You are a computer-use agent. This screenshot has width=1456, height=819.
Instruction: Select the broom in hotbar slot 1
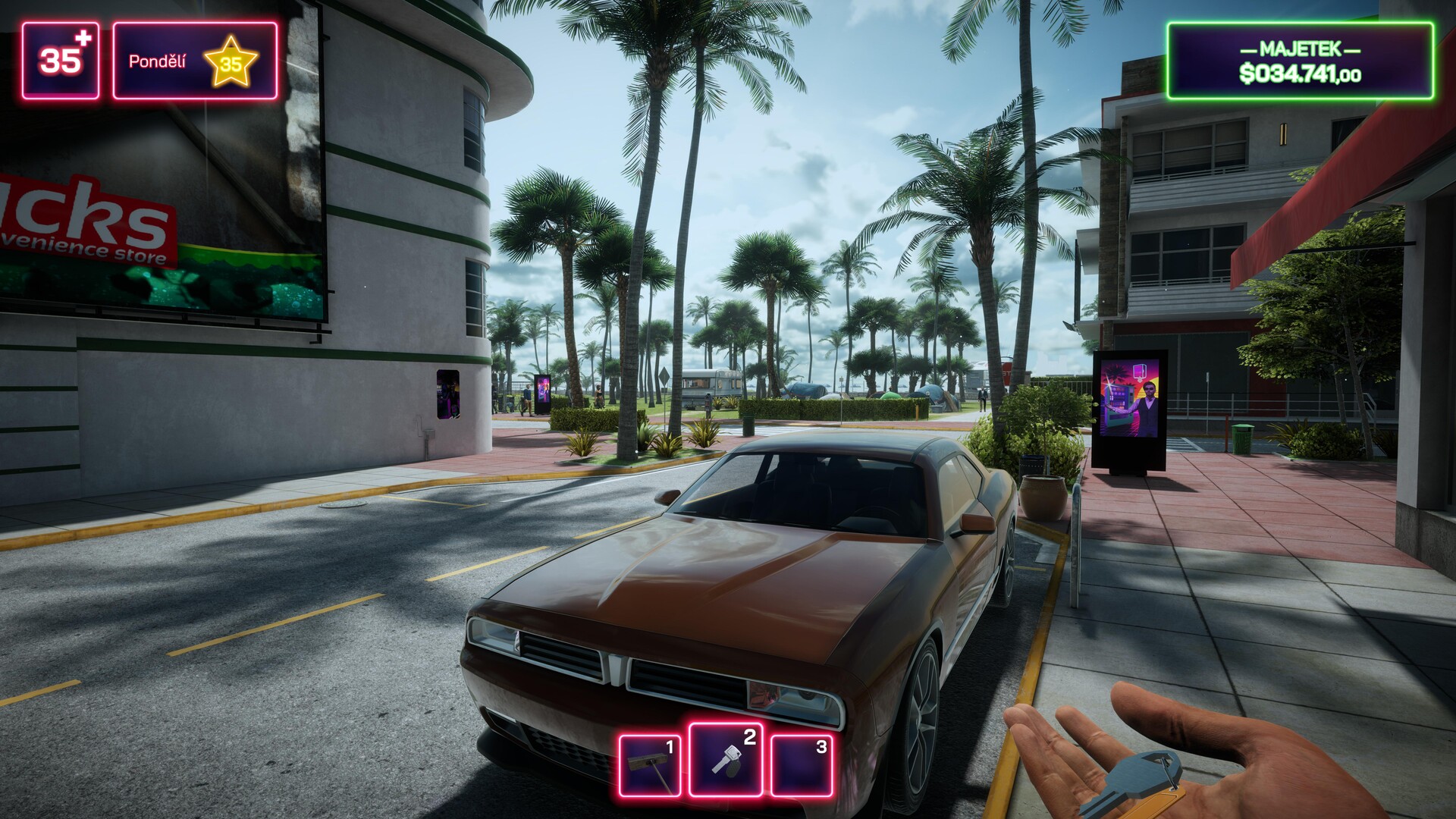click(650, 764)
